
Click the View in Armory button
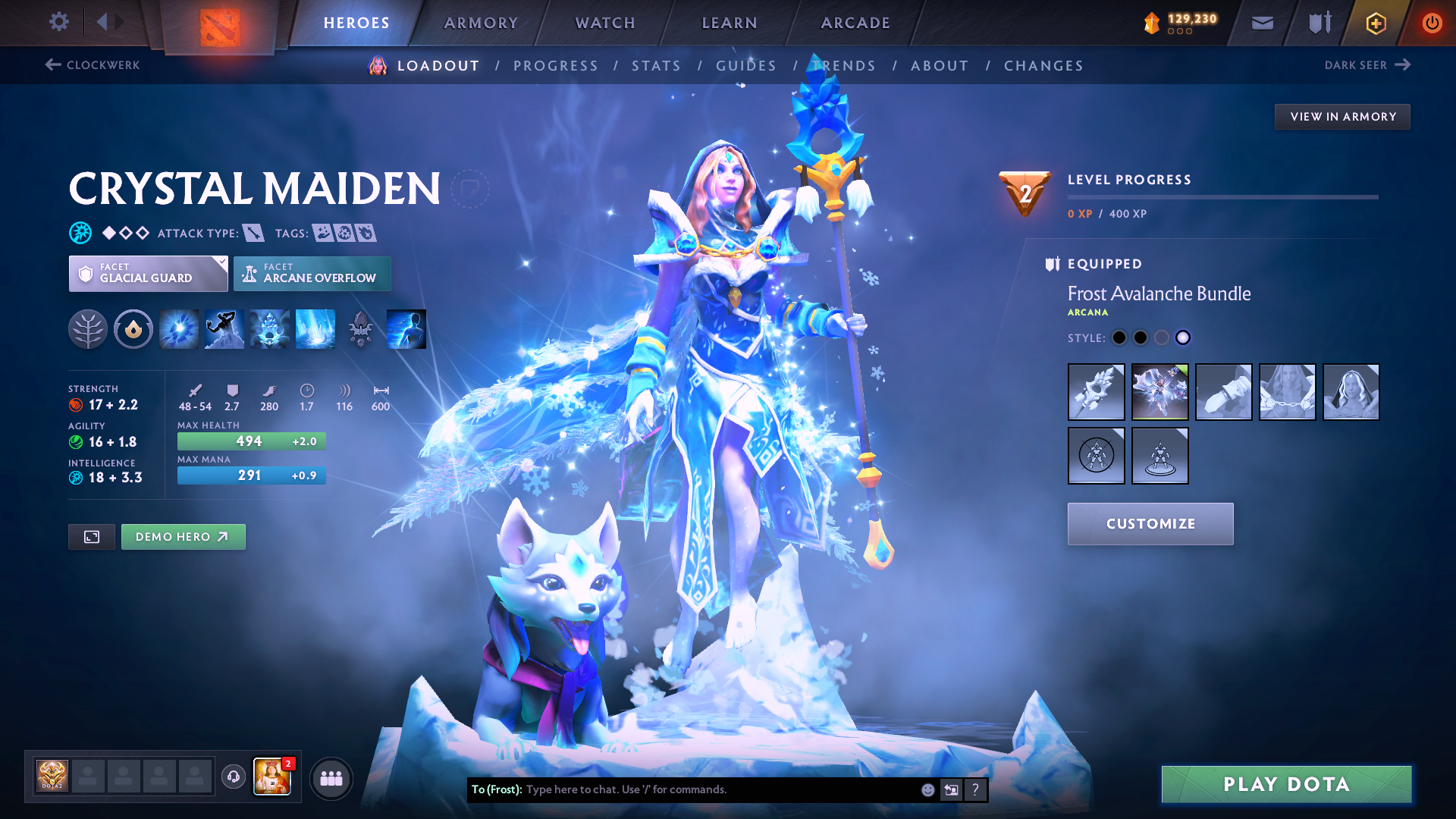click(1342, 117)
